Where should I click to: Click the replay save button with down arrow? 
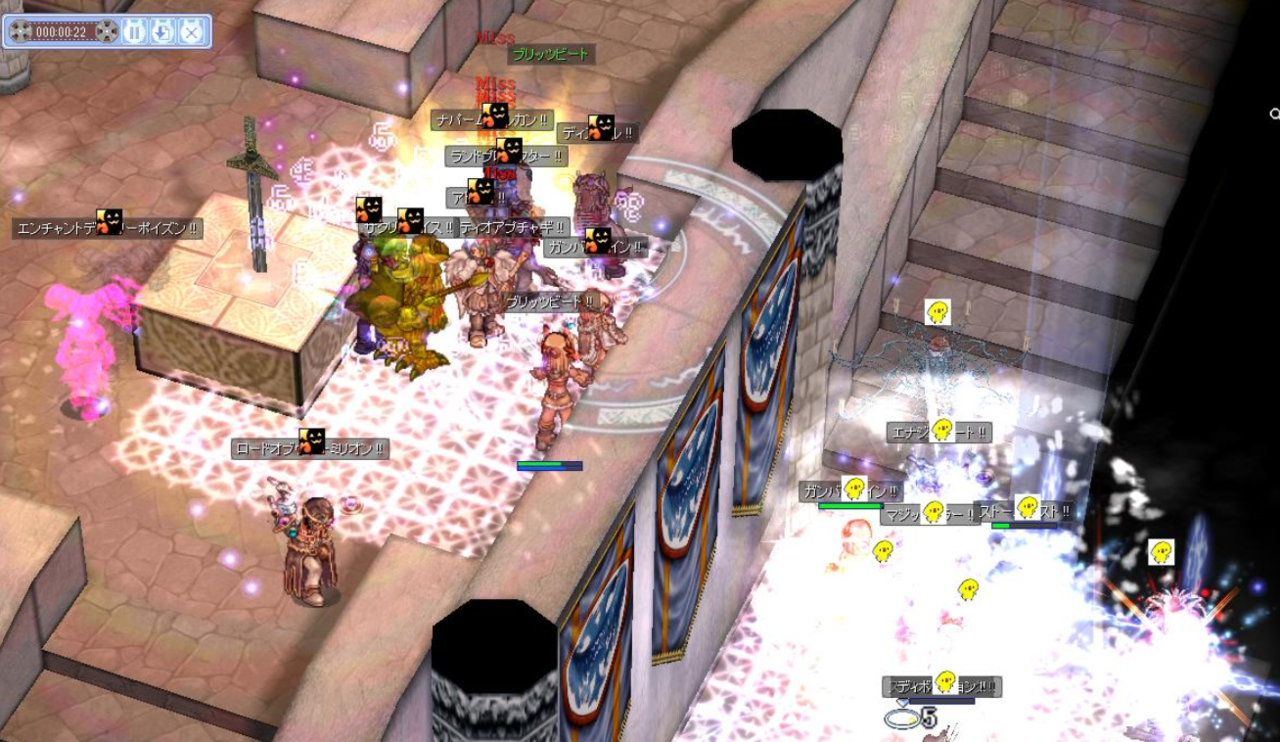(x=163, y=32)
